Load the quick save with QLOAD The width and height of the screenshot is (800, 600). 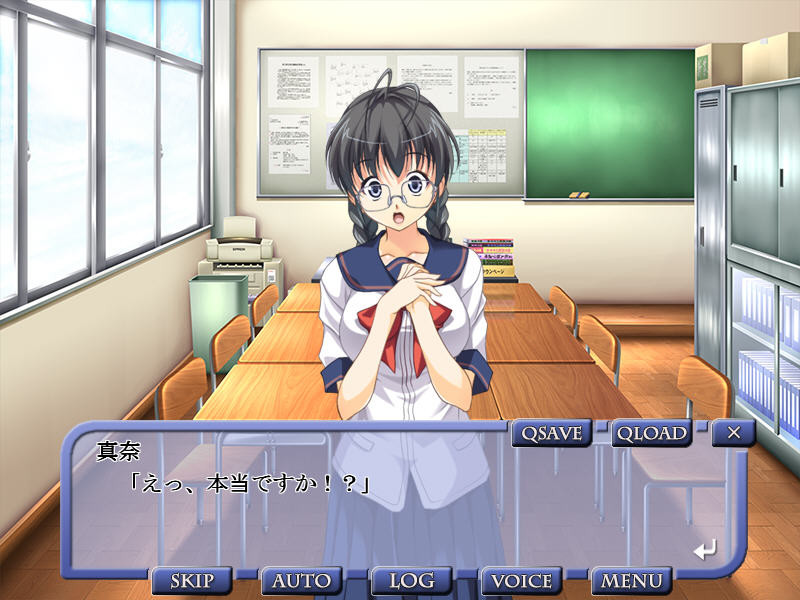coord(652,433)
